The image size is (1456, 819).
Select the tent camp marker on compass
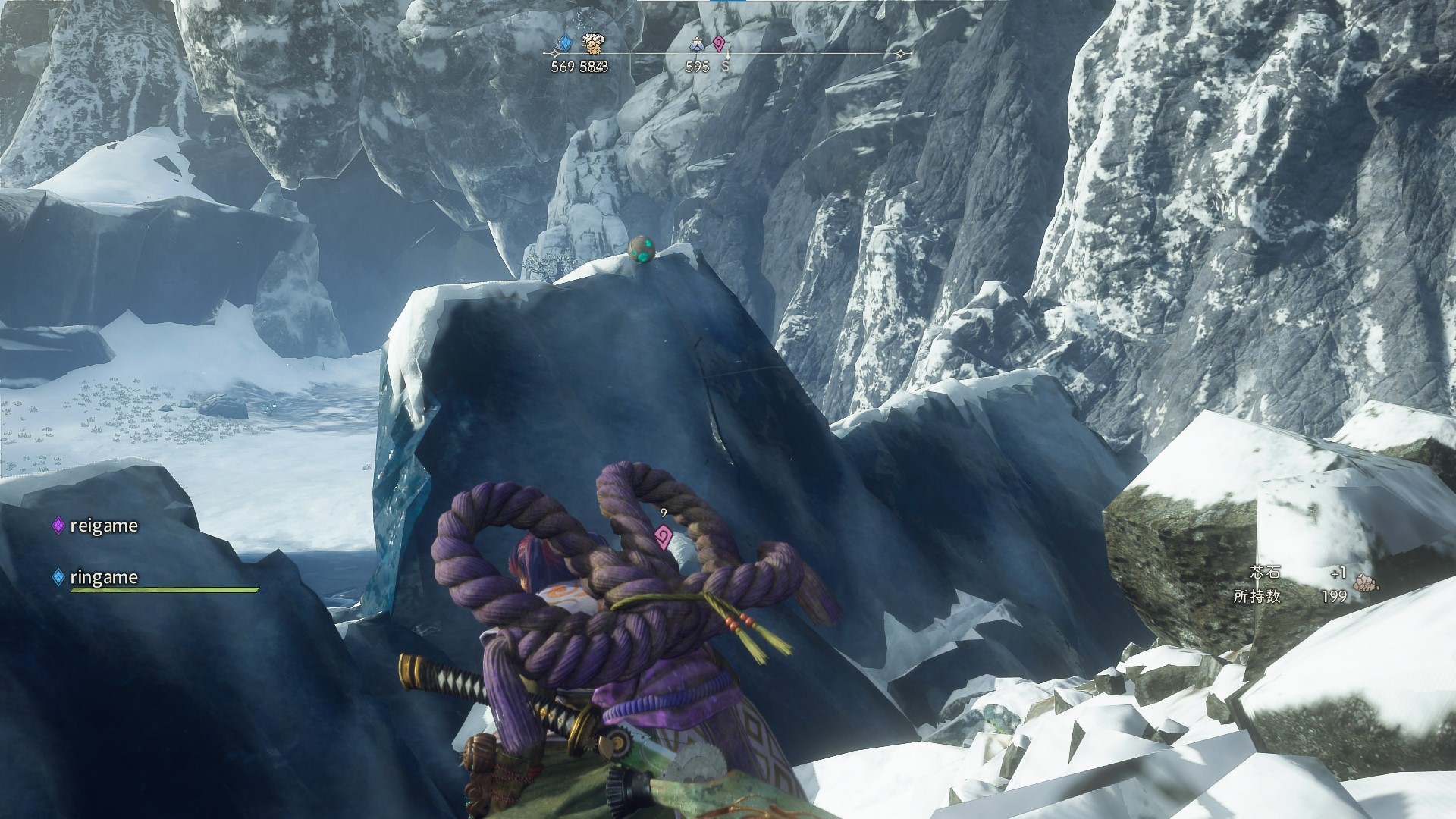point(697,45)
